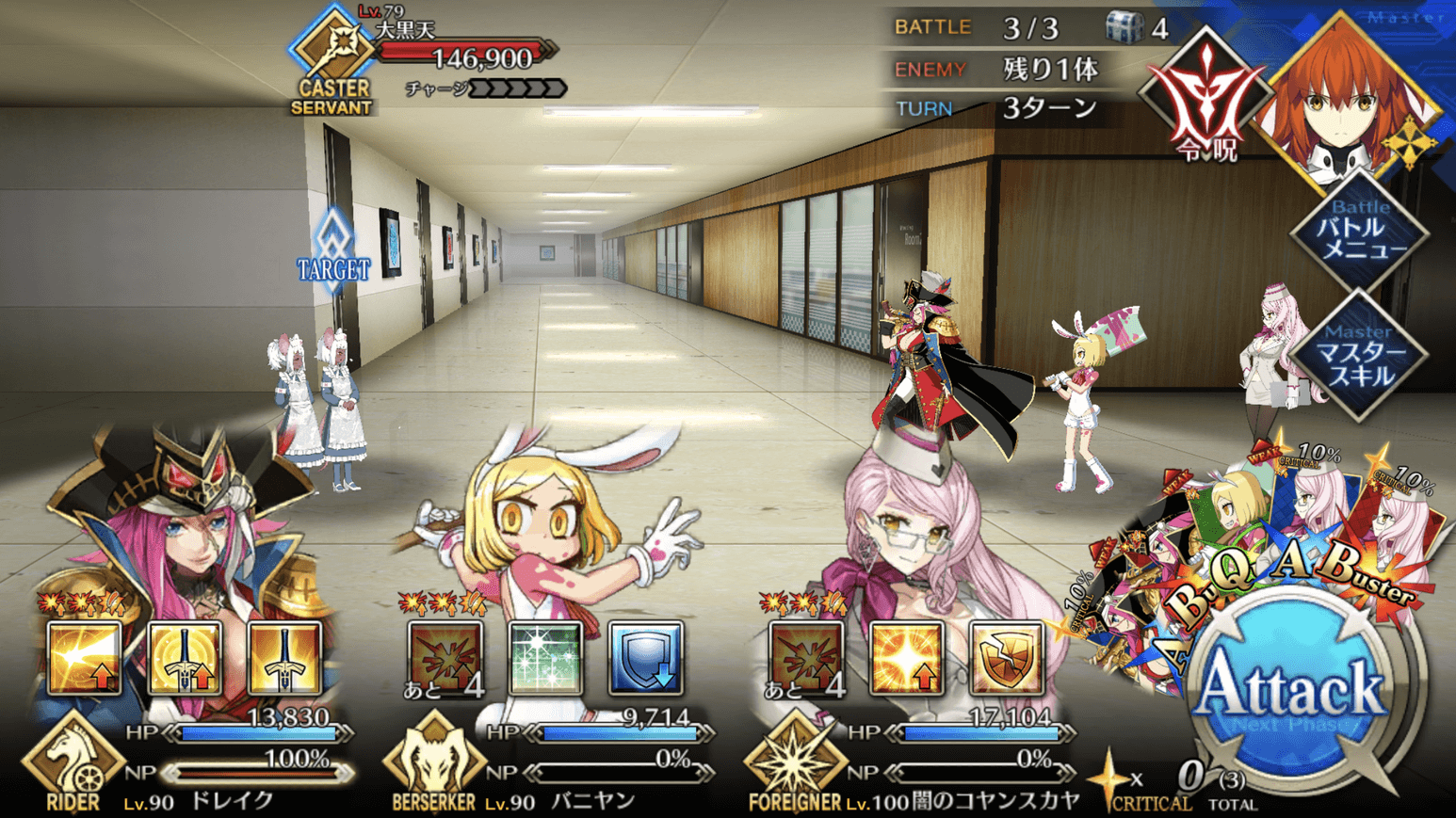This screenshot has width=1456, height=818.
Task: Activate Koyanskaya's golden starburst skill
Action: 906,658
